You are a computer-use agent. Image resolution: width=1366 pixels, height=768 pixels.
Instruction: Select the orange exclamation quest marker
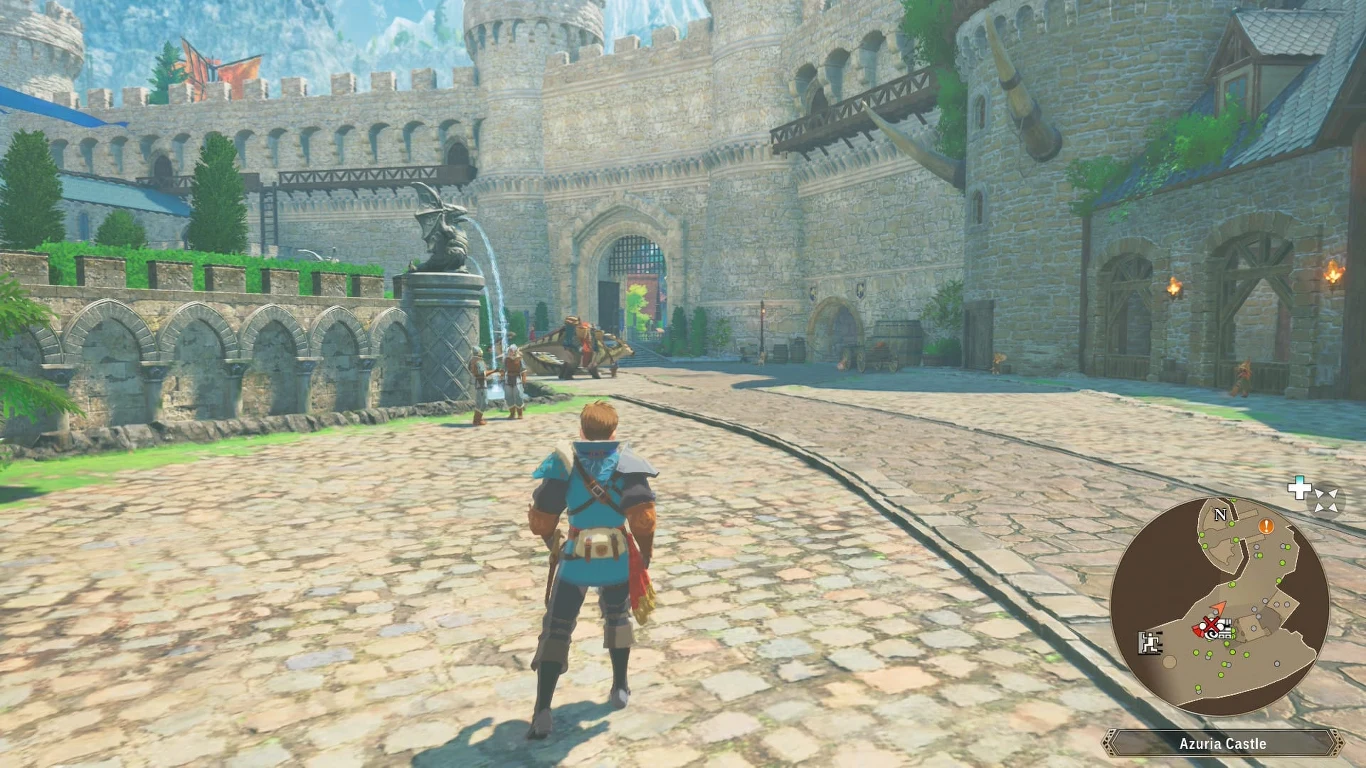pyautogui.click(x=1266, y=526)
